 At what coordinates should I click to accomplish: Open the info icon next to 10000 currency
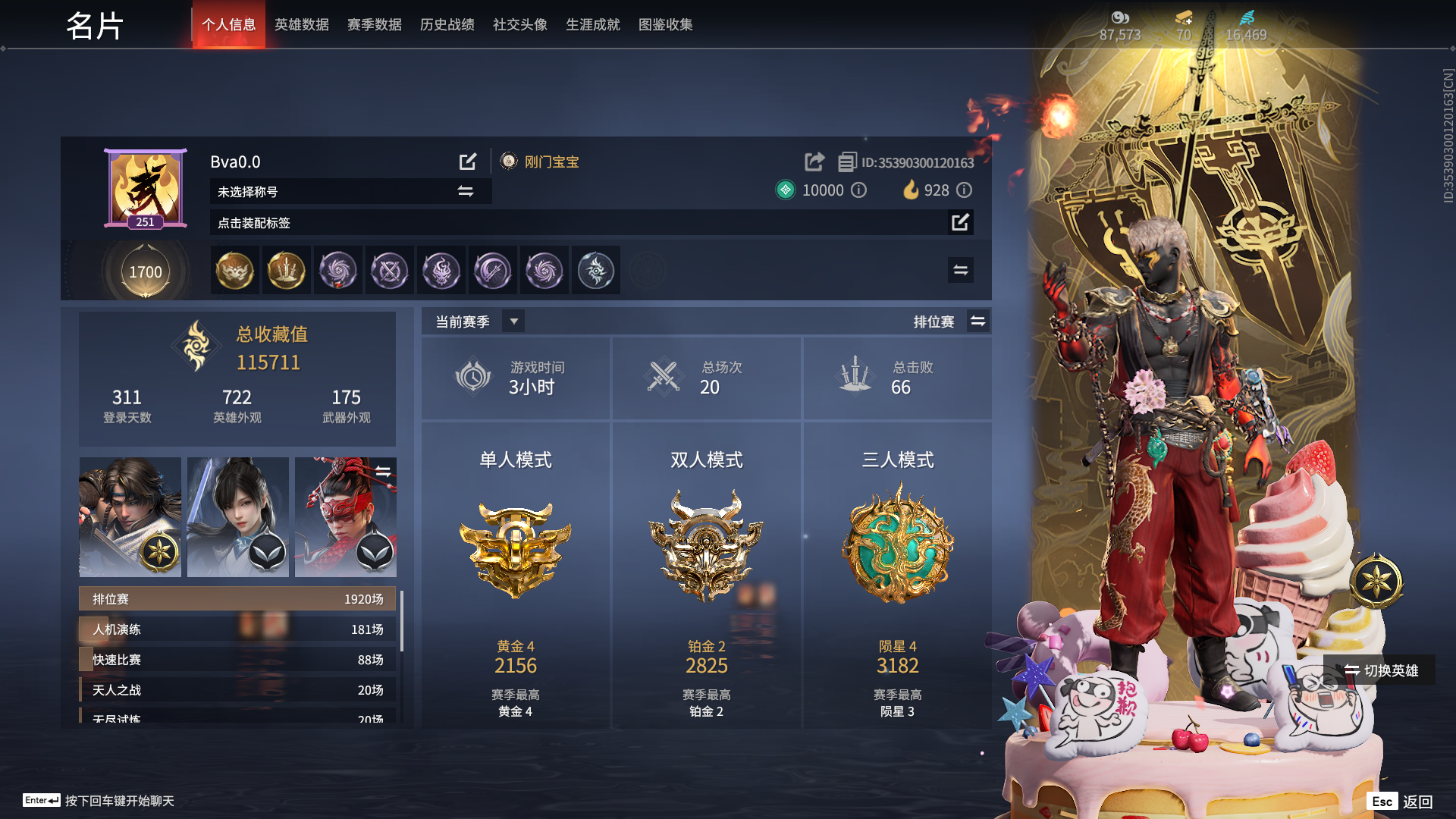pyautogui.click(x=858, y=190)
